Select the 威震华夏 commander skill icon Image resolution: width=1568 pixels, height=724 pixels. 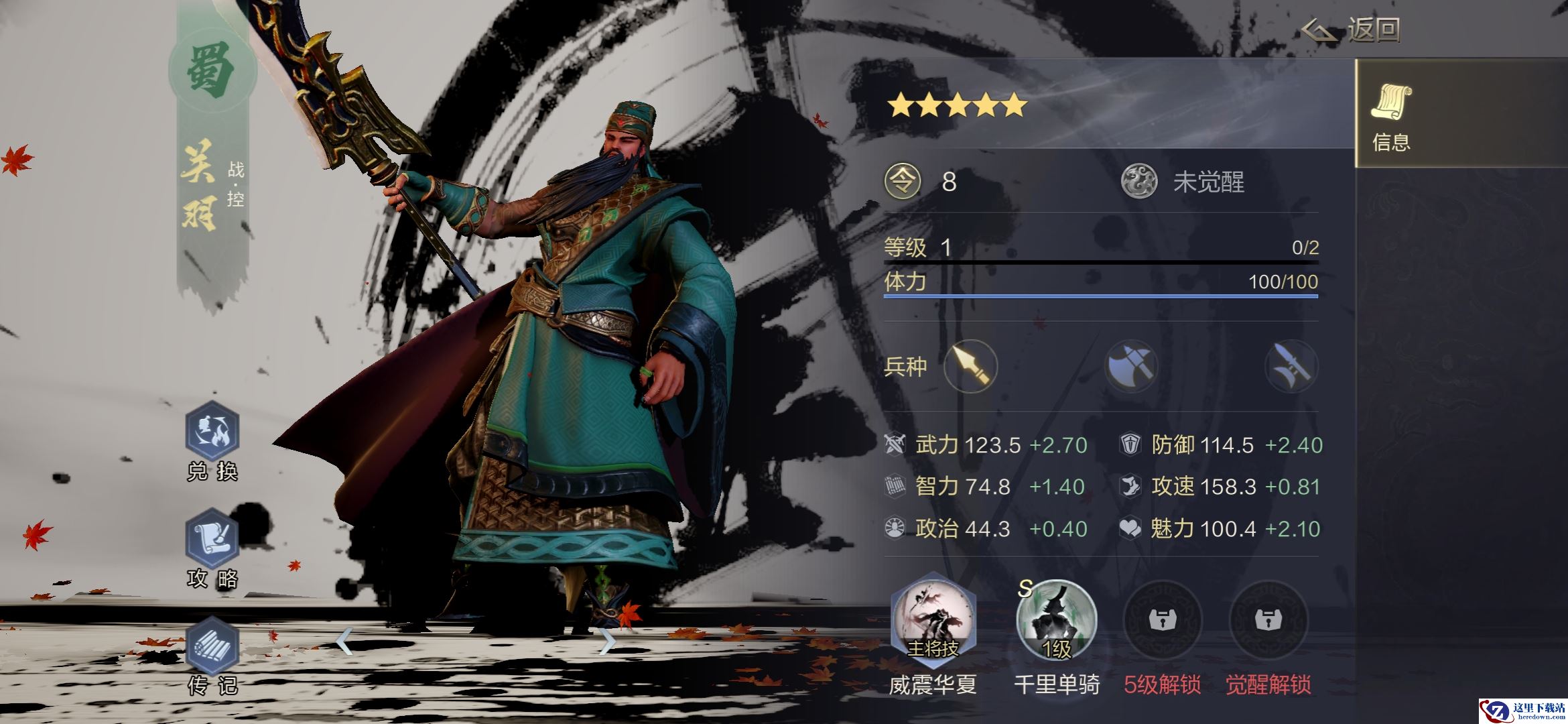933,621
